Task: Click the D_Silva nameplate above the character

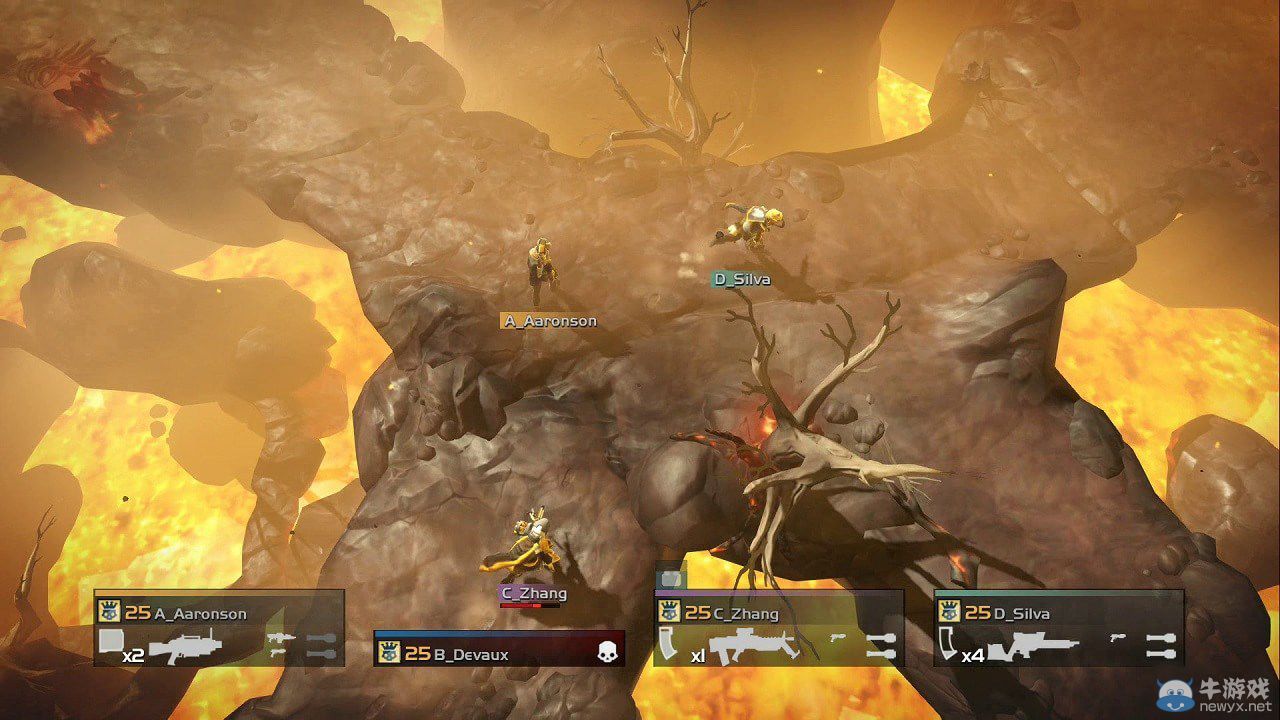Action: (x=742, y=279)
